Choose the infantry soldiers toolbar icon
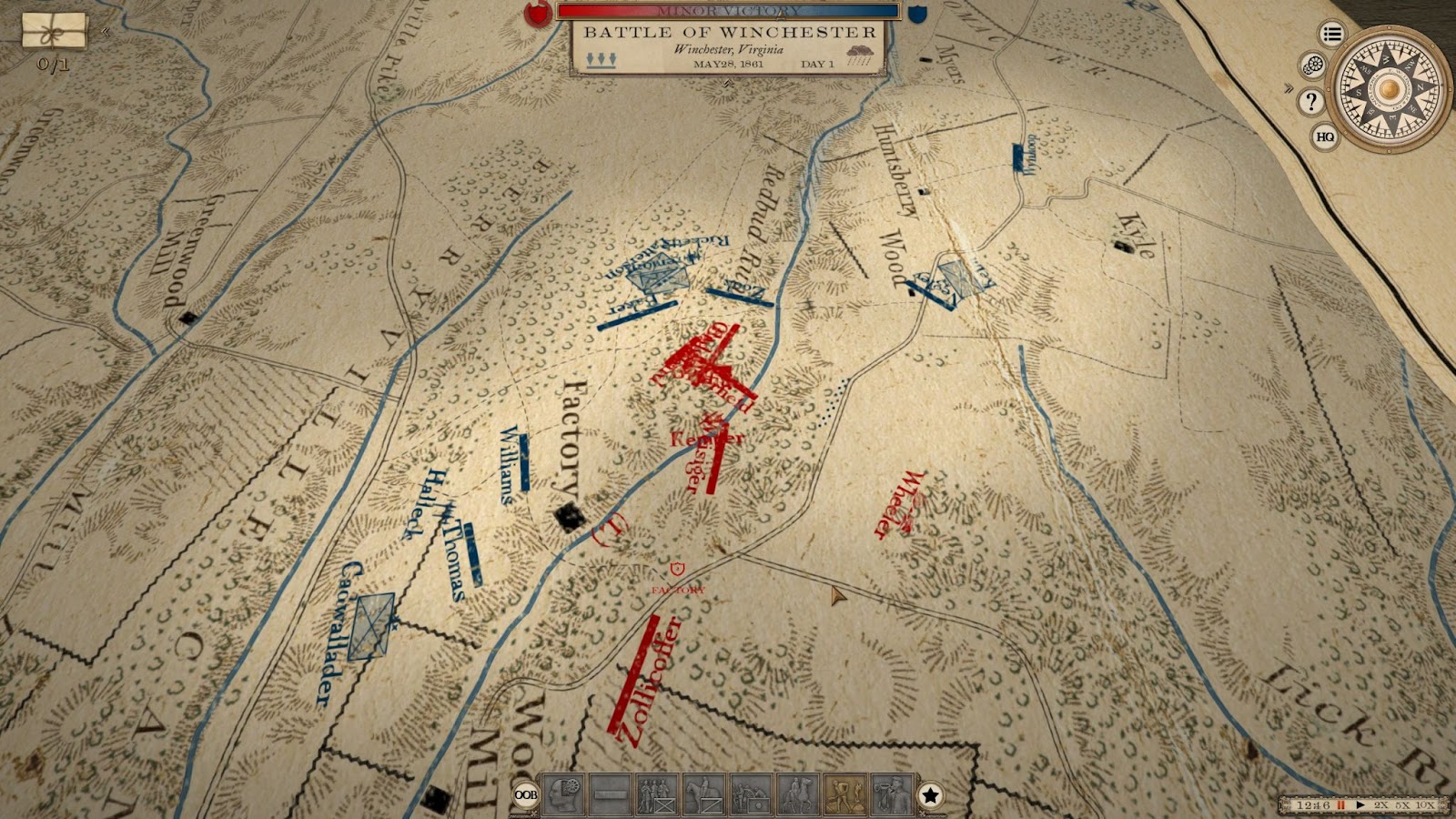This screenshot has height=819, width=1456. [x=657, y=795]
